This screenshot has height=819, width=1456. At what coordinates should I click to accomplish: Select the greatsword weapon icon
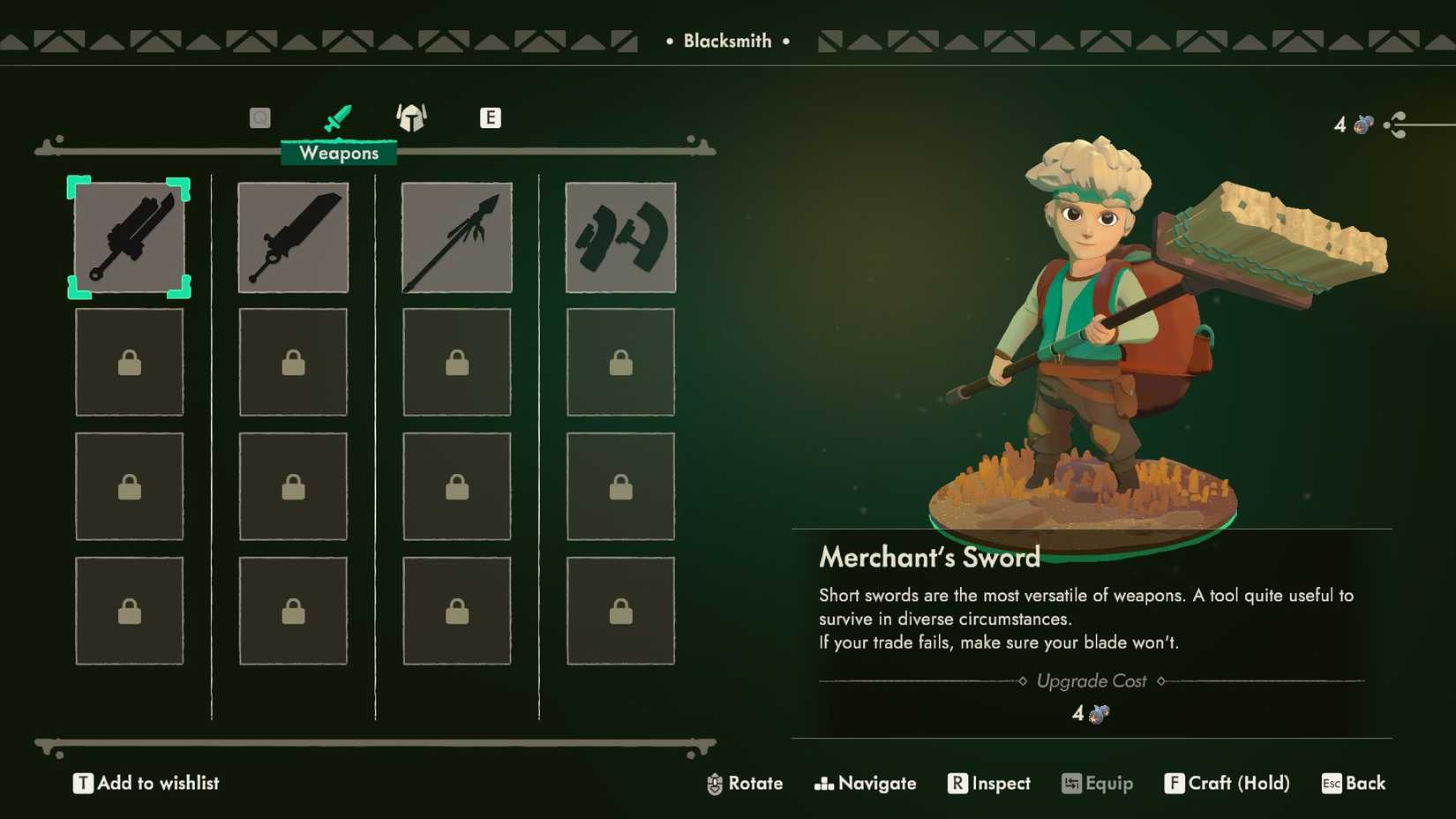tap(293, 237)
